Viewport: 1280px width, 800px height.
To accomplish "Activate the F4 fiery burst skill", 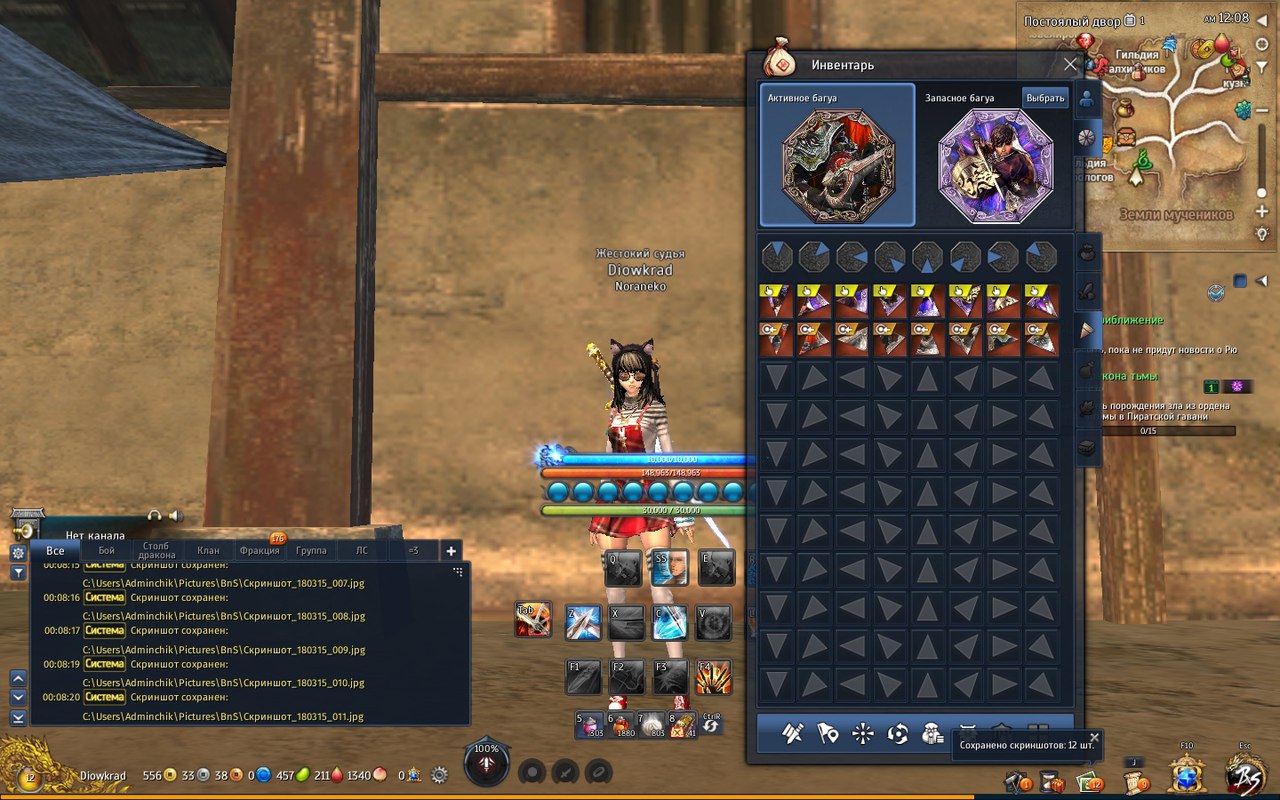I will (714, 678).
